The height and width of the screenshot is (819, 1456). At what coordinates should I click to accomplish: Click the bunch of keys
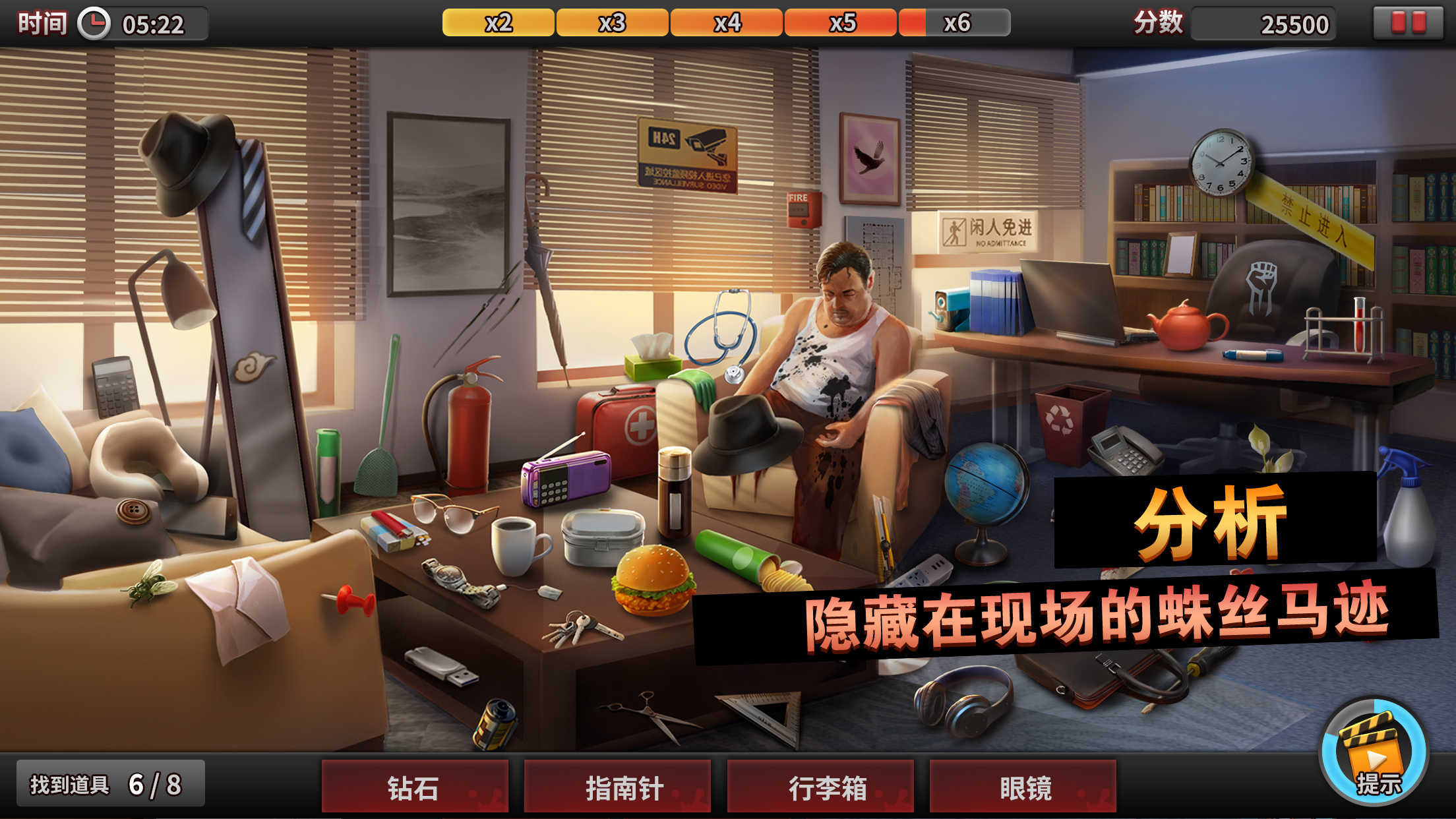pyautogui.click(x=580, y=626)
